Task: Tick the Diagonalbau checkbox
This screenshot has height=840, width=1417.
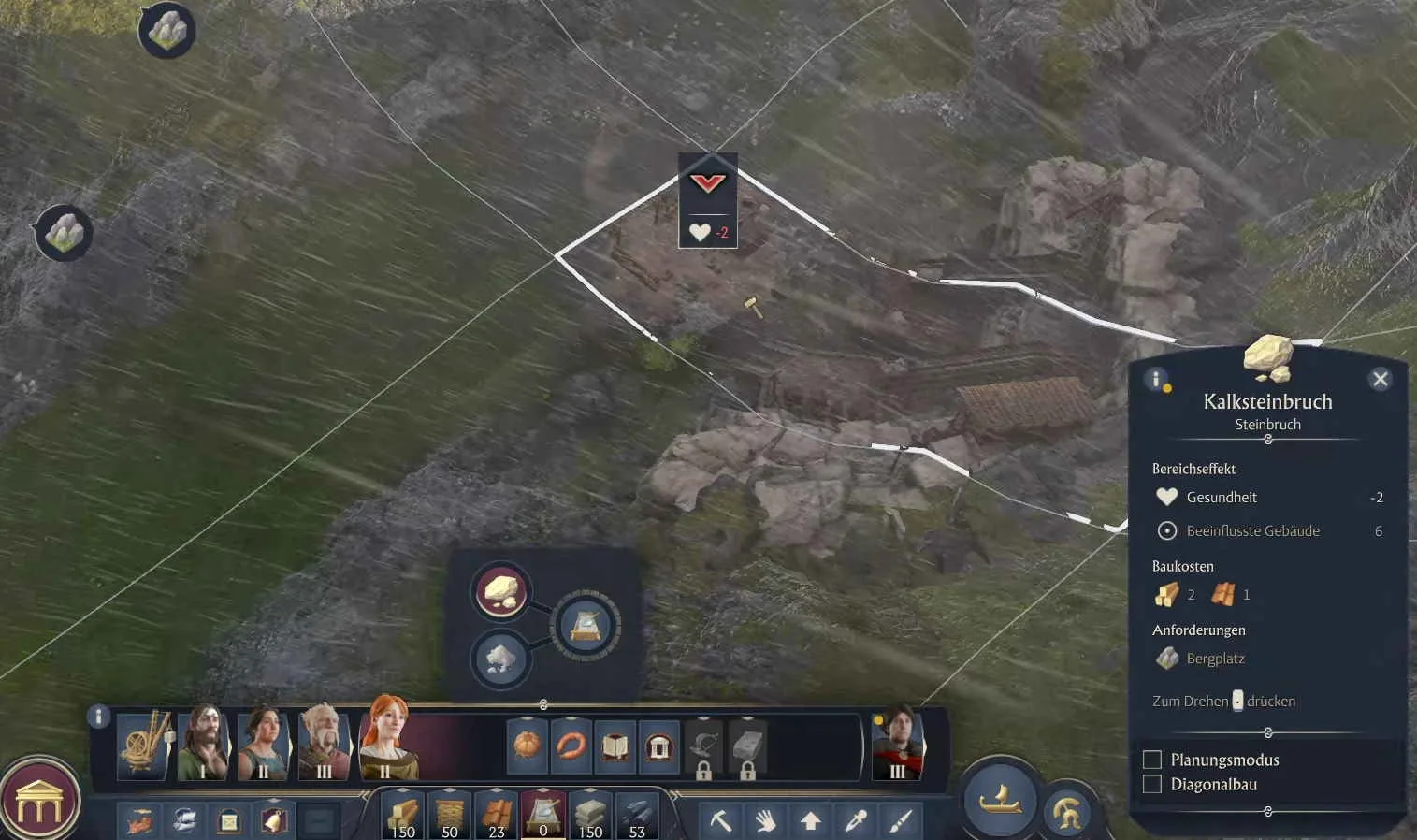Action: (x=1152, y=784)
